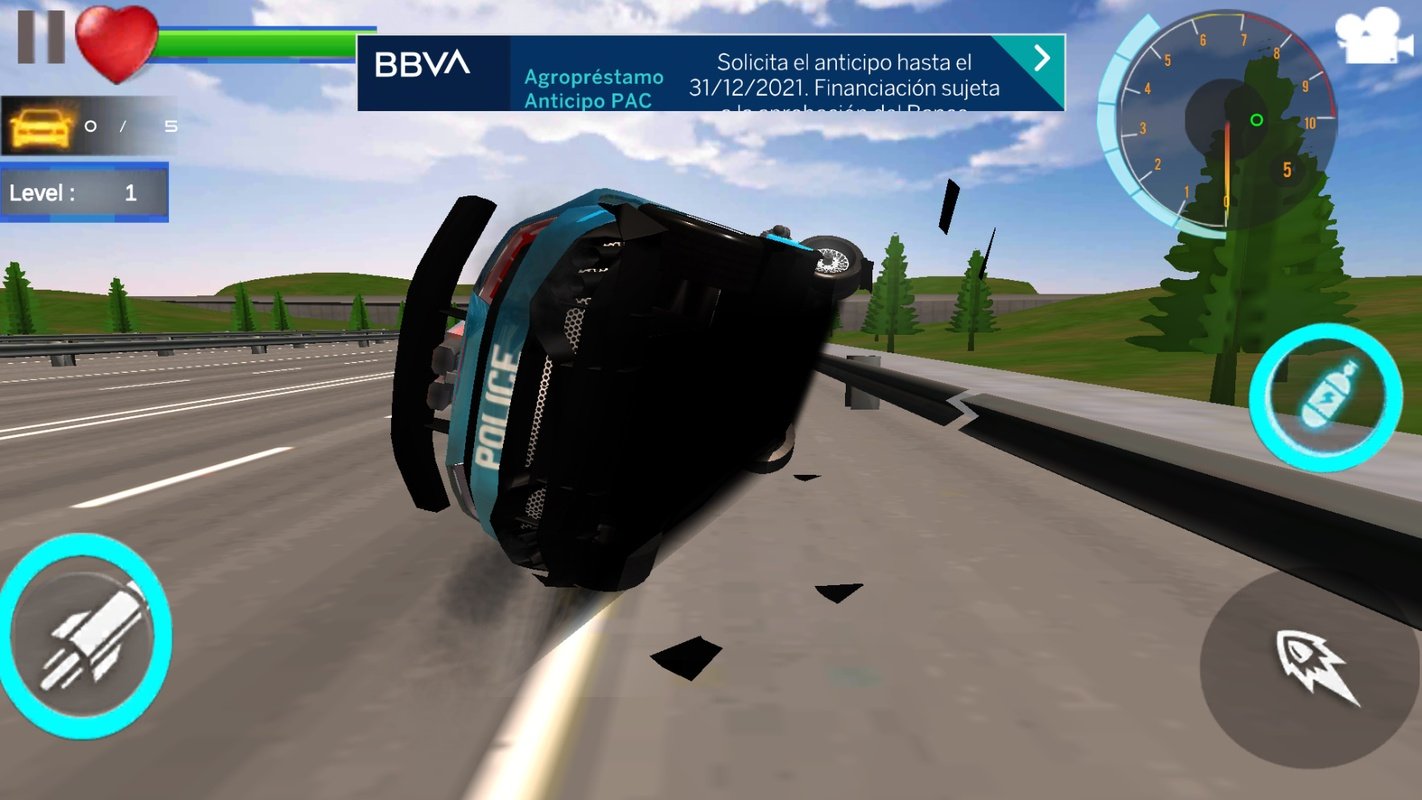Activate the nitro bottle boost

pyautogui.click(x=1325, y=397)
